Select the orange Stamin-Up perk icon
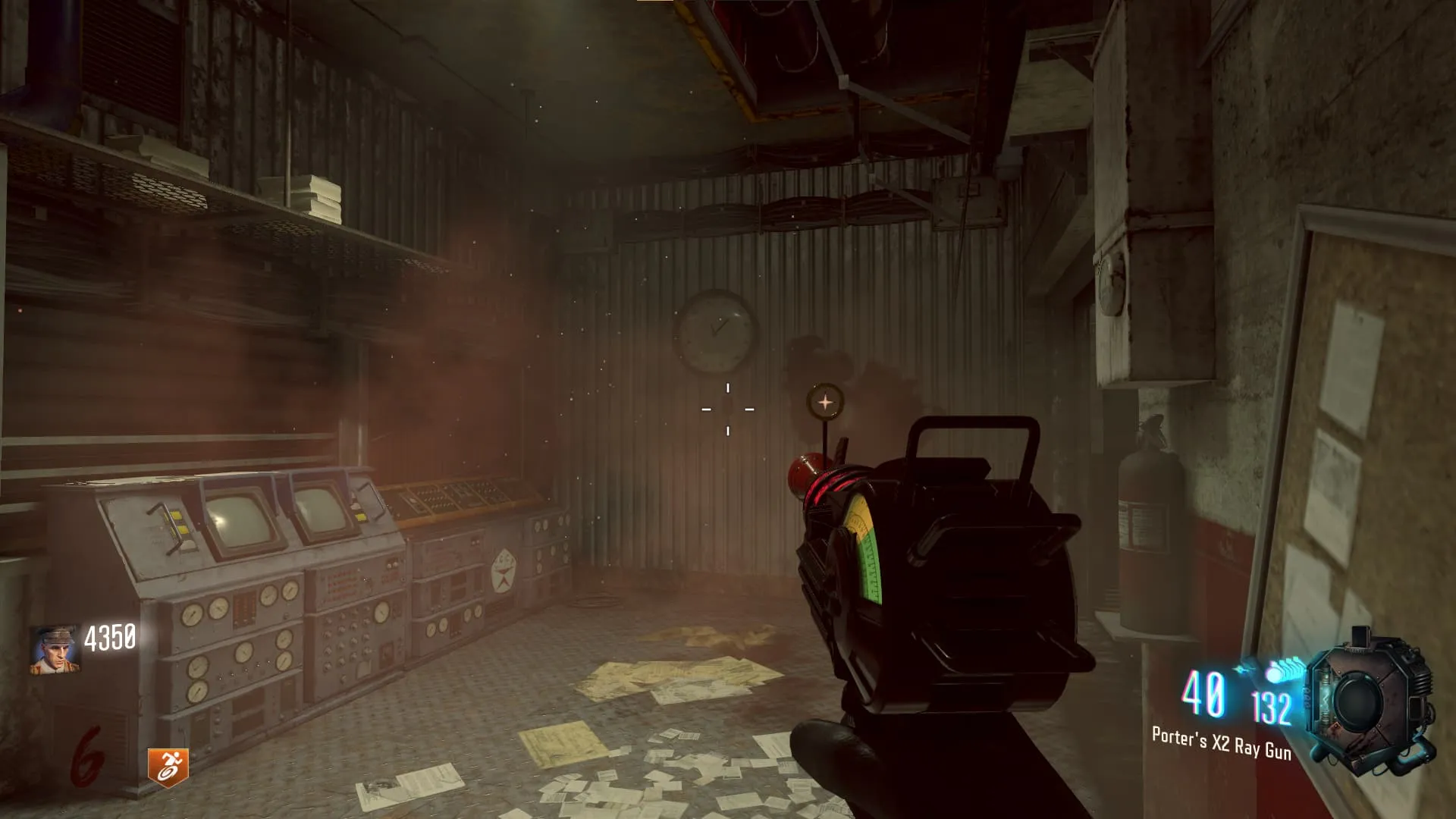1456x819 pixels. (168, 767)
